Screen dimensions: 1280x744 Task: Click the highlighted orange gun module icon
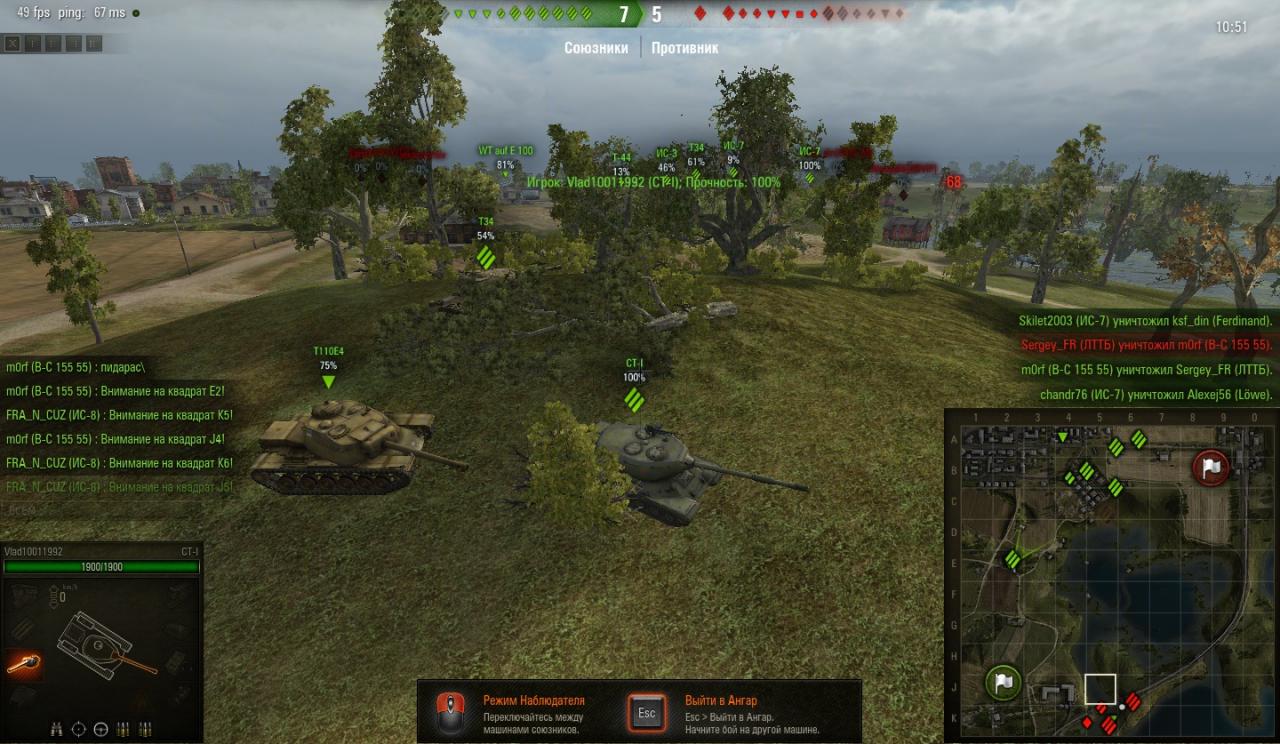pyautogui.click(x=23, y=662)
